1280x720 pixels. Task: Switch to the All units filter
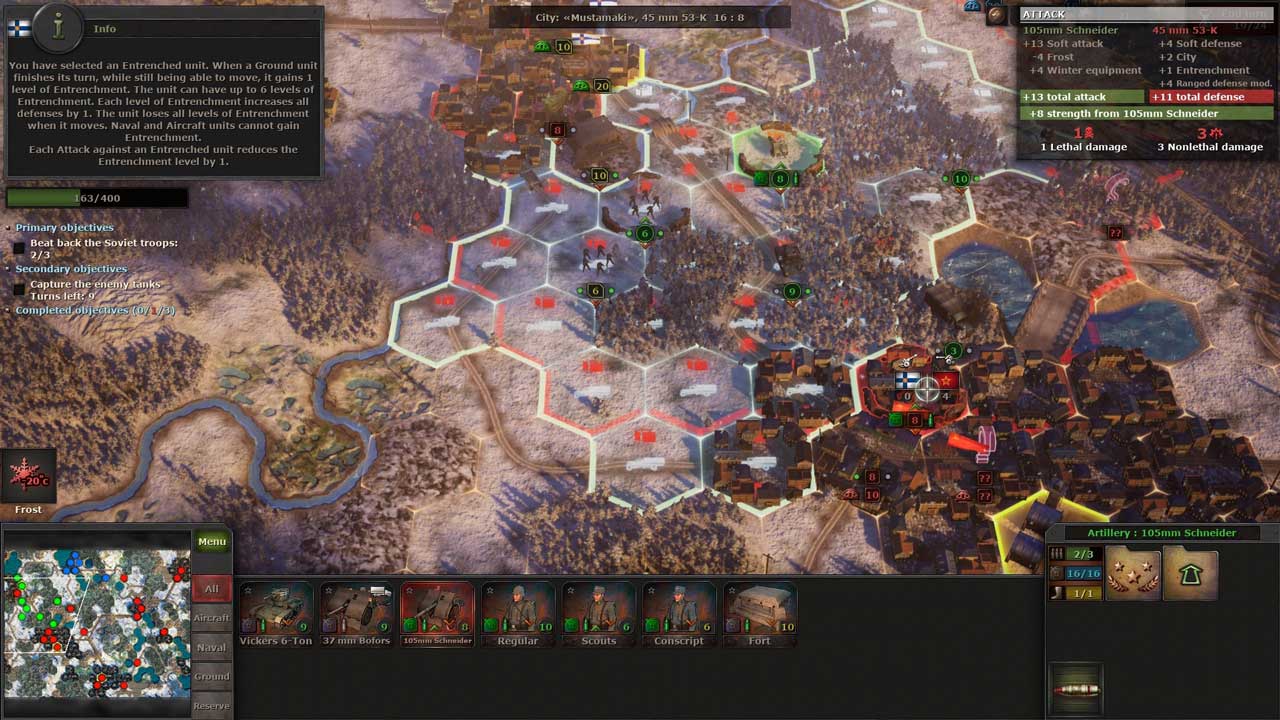(212, 589)
